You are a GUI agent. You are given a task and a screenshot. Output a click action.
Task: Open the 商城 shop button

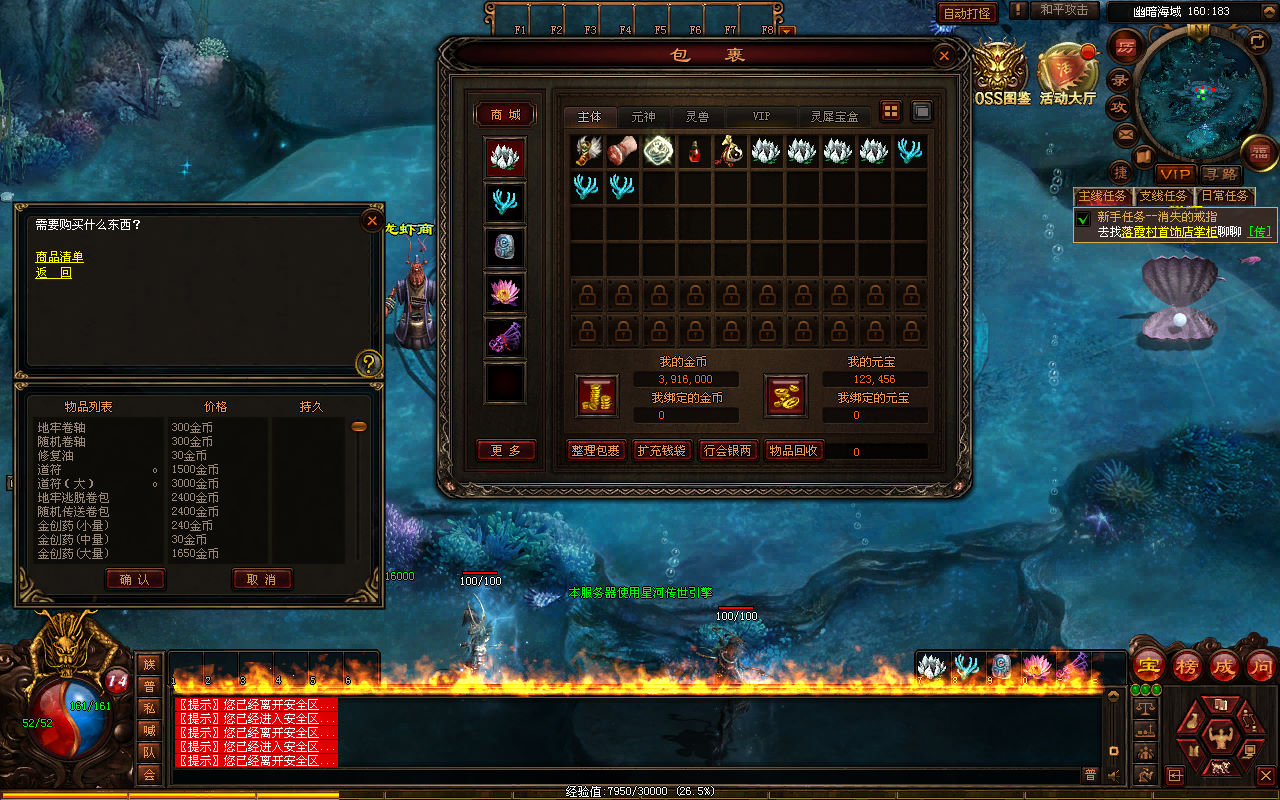505,115
